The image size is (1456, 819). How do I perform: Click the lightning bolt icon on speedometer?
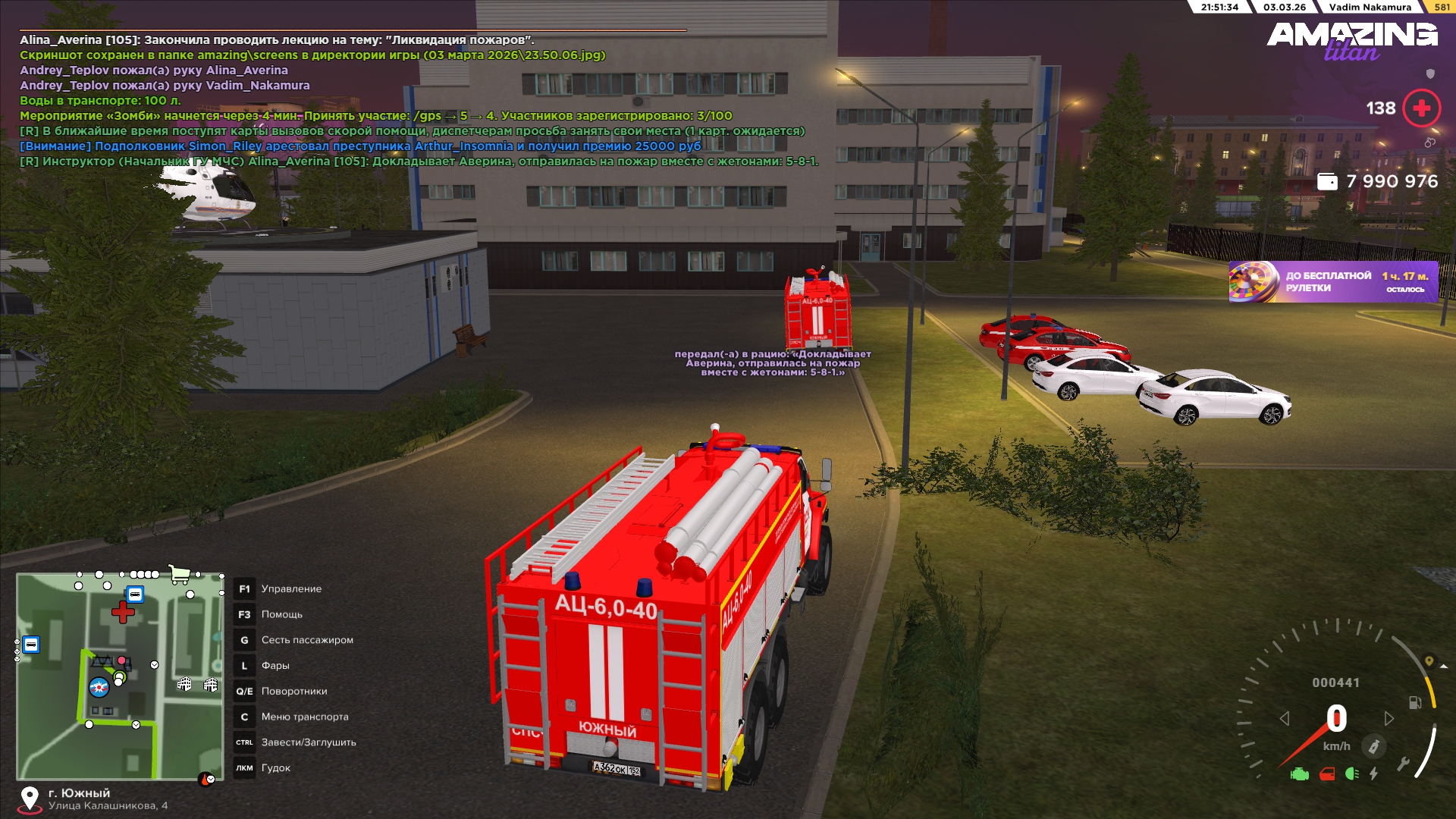[x=1373, y=774]
